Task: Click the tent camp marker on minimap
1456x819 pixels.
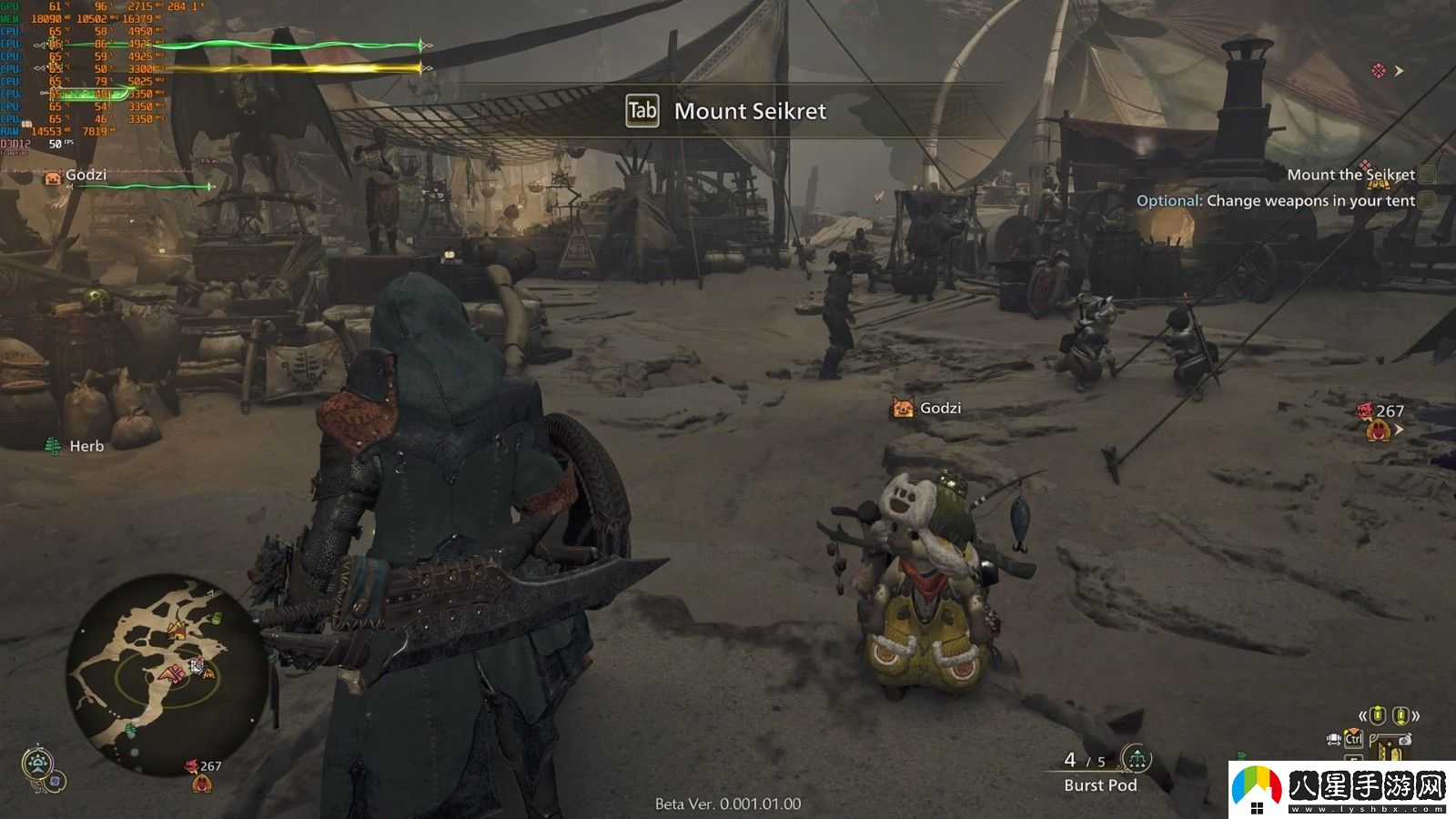Action: (x=176, y=630)
